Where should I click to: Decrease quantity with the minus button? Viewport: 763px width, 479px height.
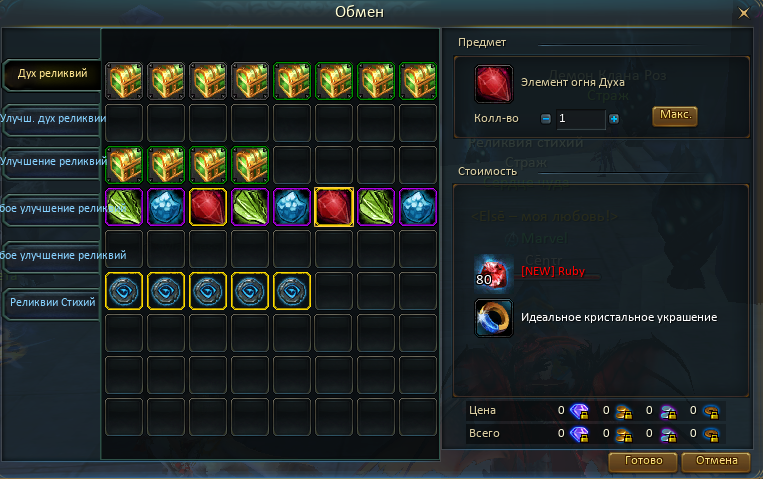(546, 119)
